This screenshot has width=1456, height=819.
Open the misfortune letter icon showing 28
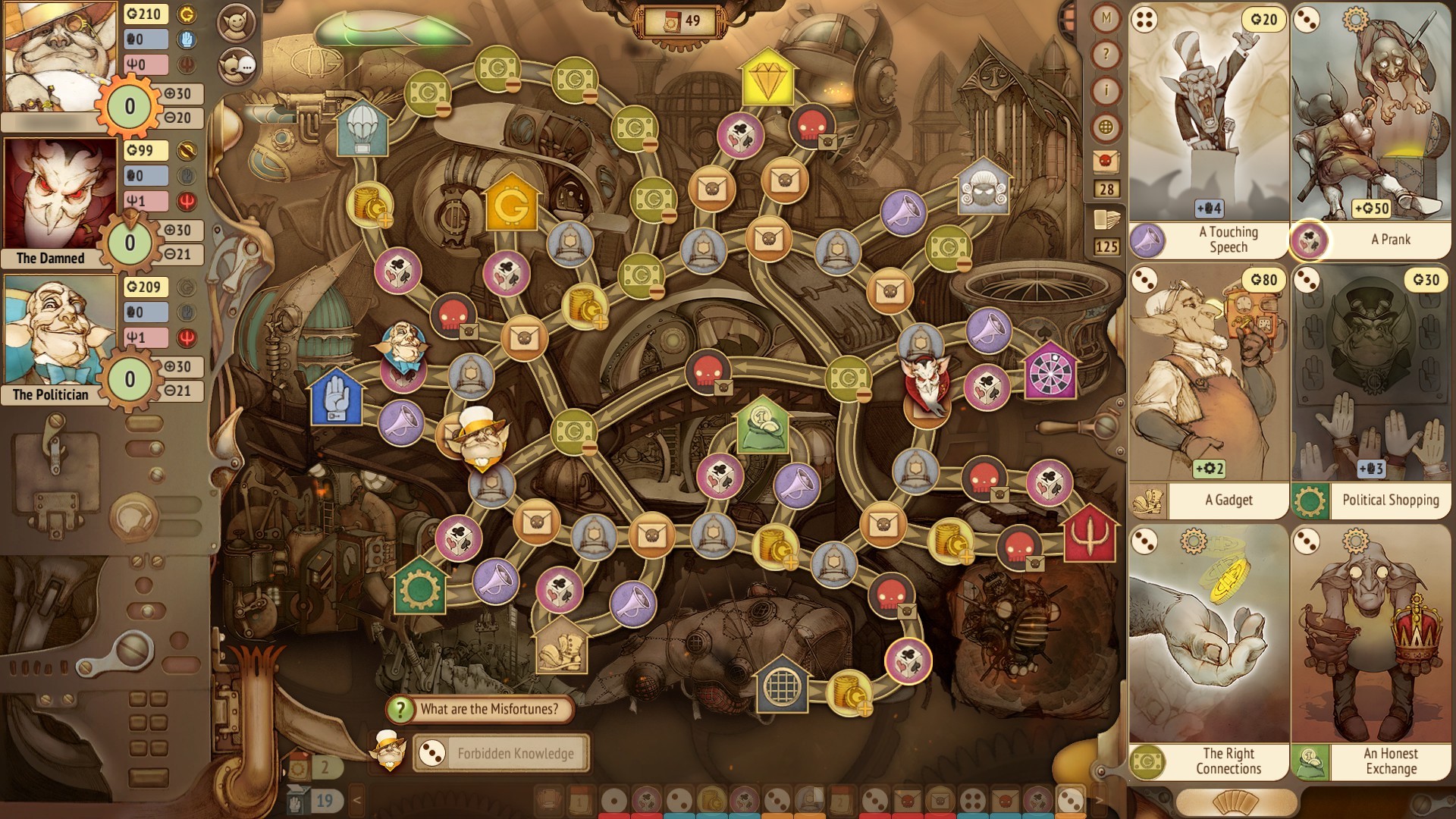pyautogui.click(x=1106, y=159)
